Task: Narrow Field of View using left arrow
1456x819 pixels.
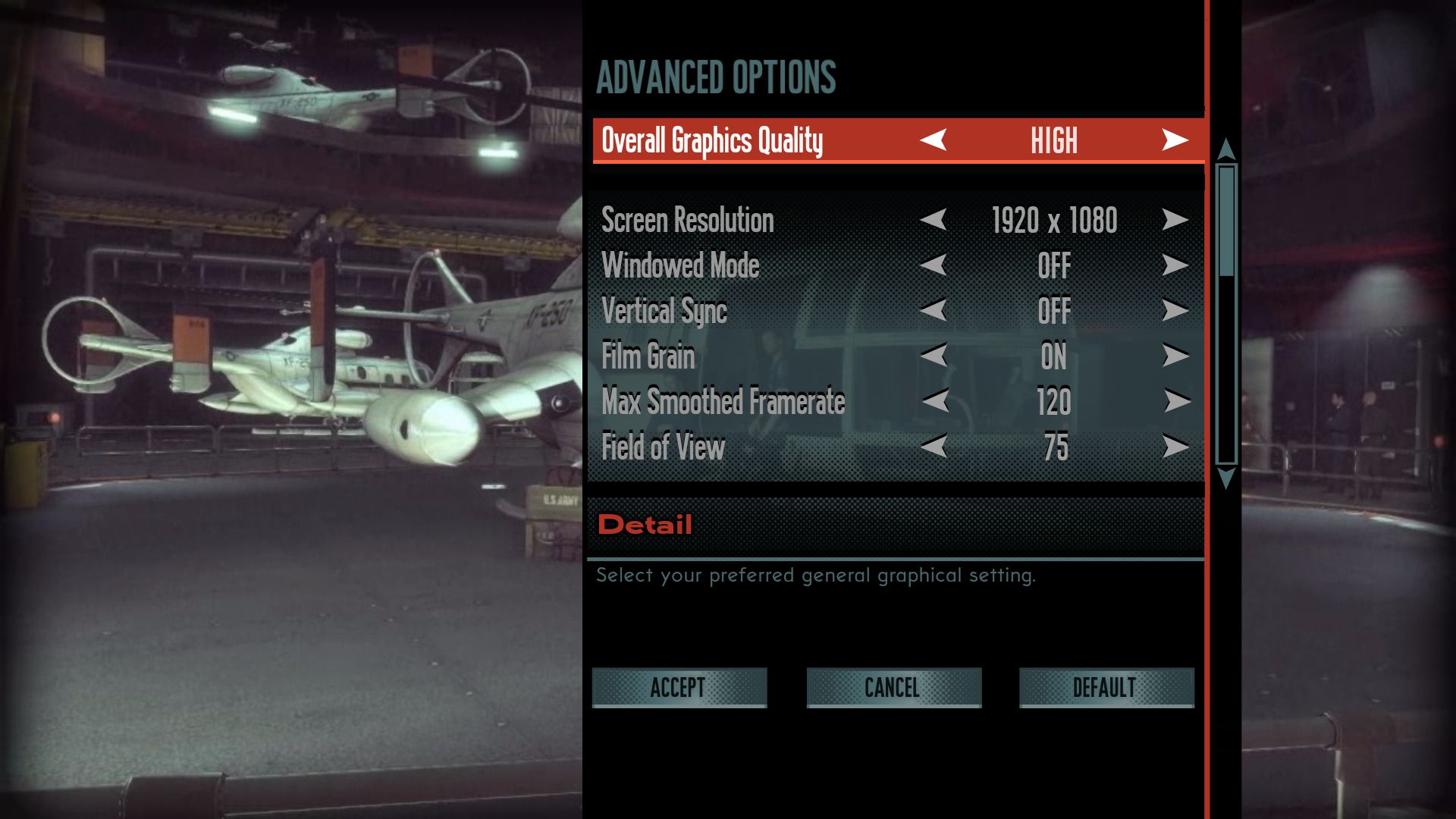Action: (x=934, y=447)
